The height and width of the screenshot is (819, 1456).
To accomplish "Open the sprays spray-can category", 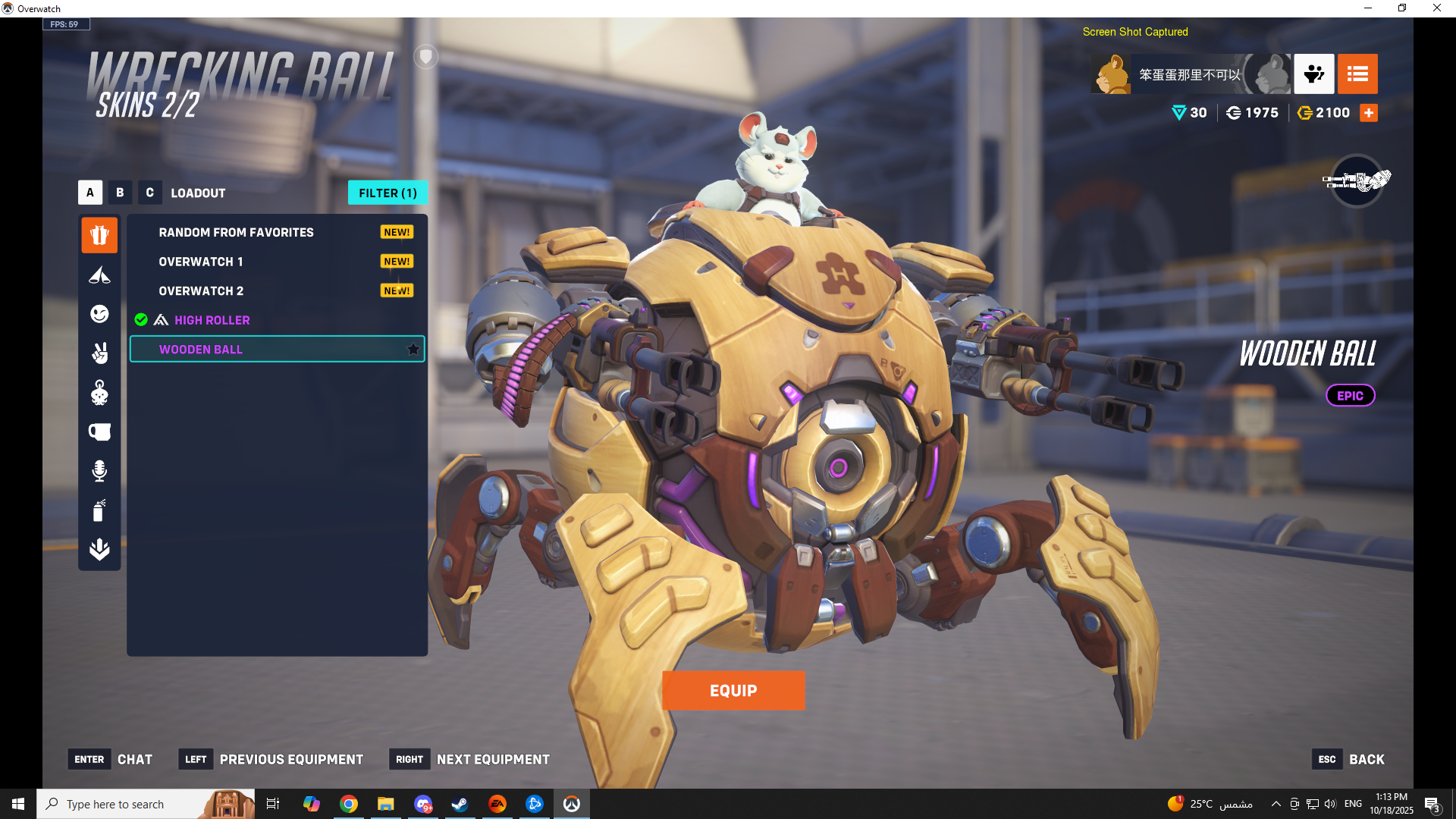I will [99, 510].
